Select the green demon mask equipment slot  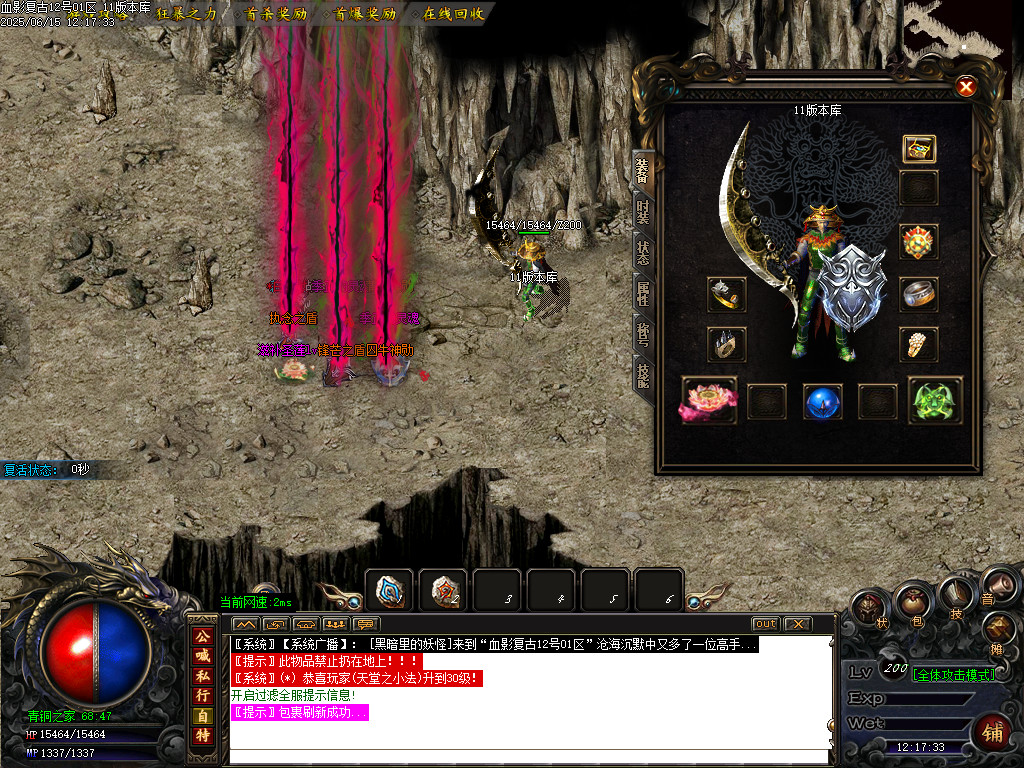(935, 400)
